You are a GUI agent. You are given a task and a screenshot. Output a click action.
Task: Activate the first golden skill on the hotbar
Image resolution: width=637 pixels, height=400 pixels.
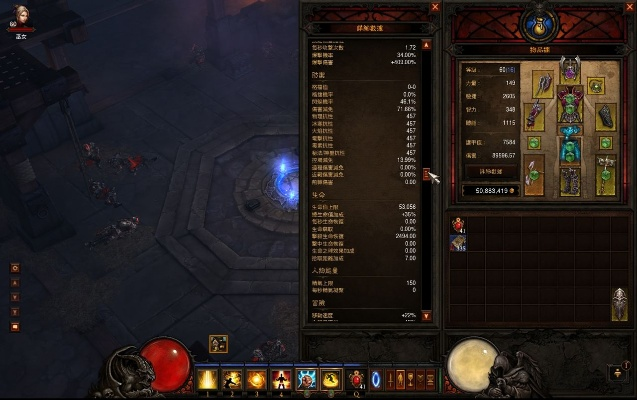pos(209,381)
